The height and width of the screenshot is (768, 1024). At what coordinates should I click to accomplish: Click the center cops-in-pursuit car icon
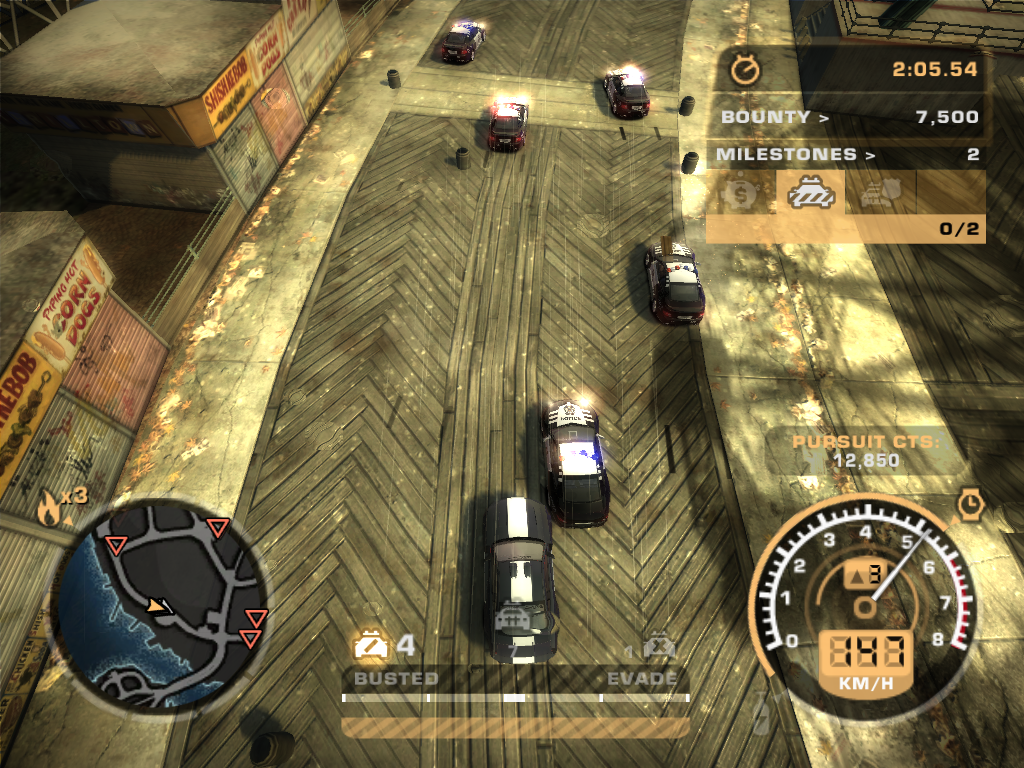[514, 619]
